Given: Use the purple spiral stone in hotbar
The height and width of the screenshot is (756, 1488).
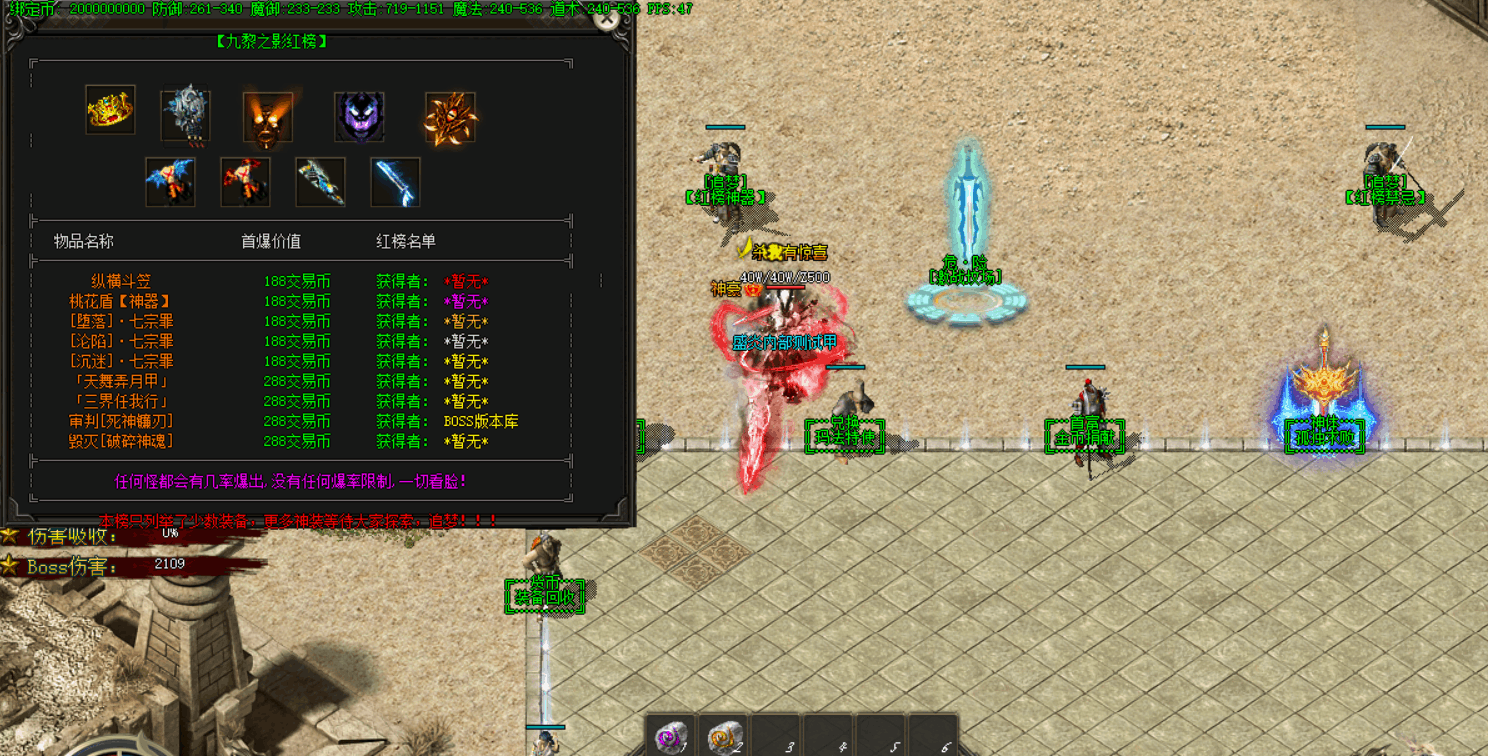Looking at the screenshot, I should click(671, 738).
